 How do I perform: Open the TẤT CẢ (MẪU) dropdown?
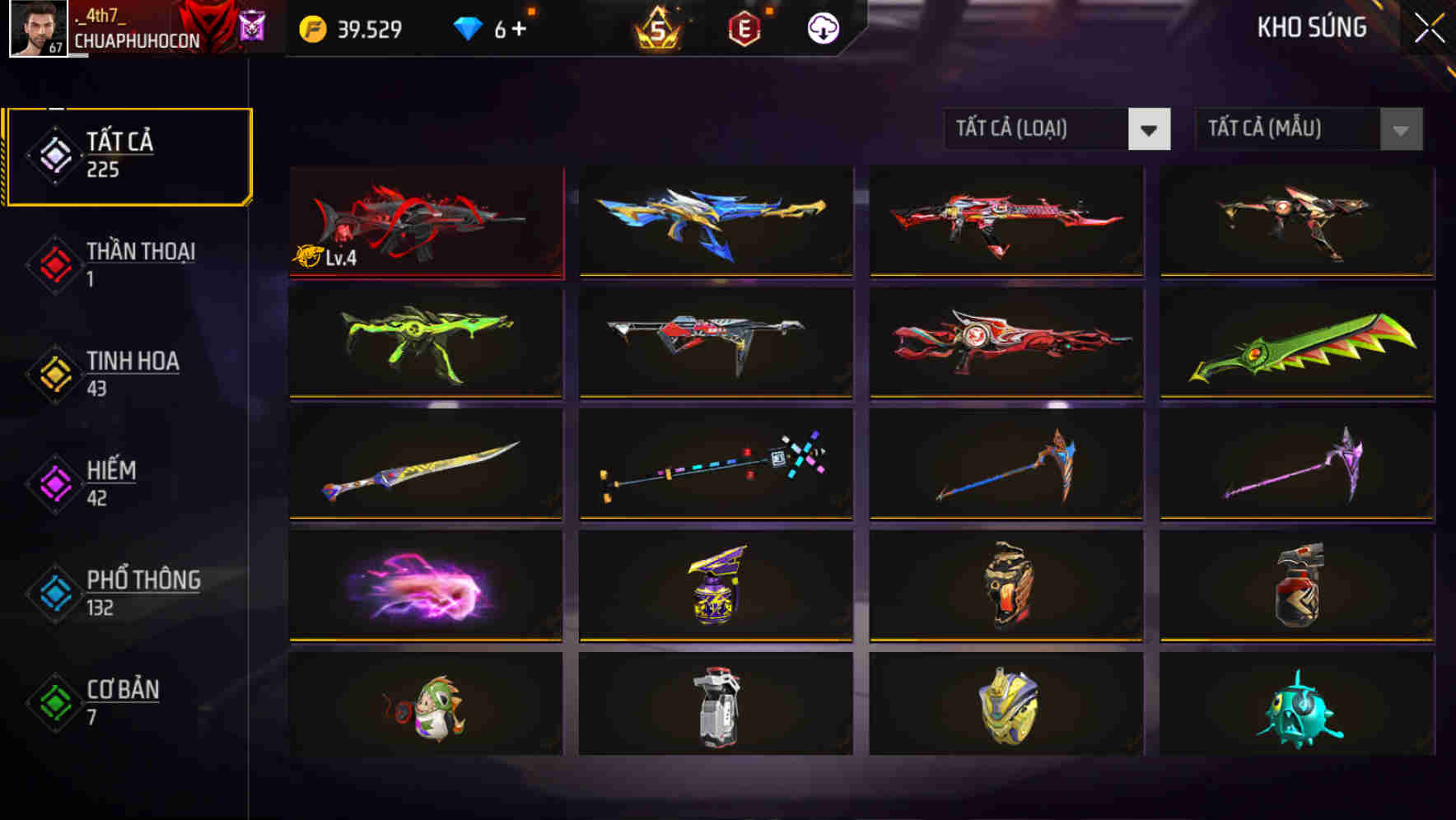[1285, 129]
